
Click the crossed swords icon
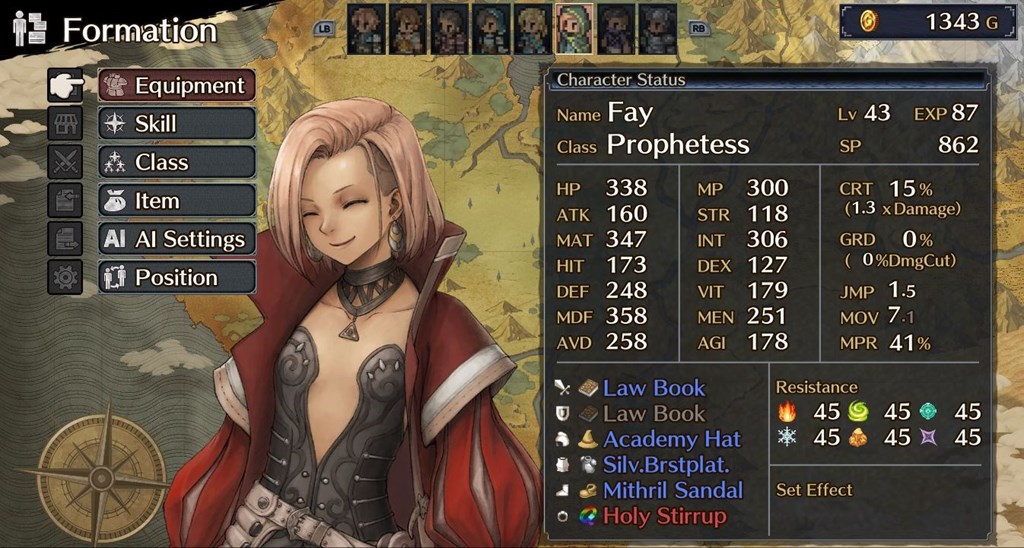coord(65,162)
